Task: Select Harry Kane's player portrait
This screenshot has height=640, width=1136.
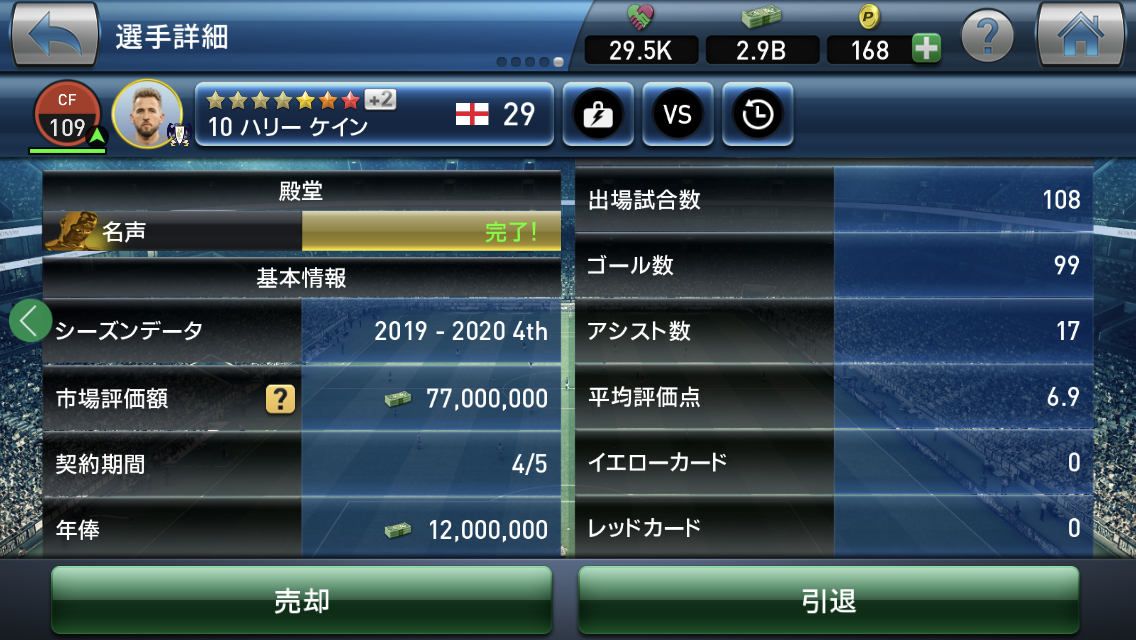Action: (x=147, y=113)
